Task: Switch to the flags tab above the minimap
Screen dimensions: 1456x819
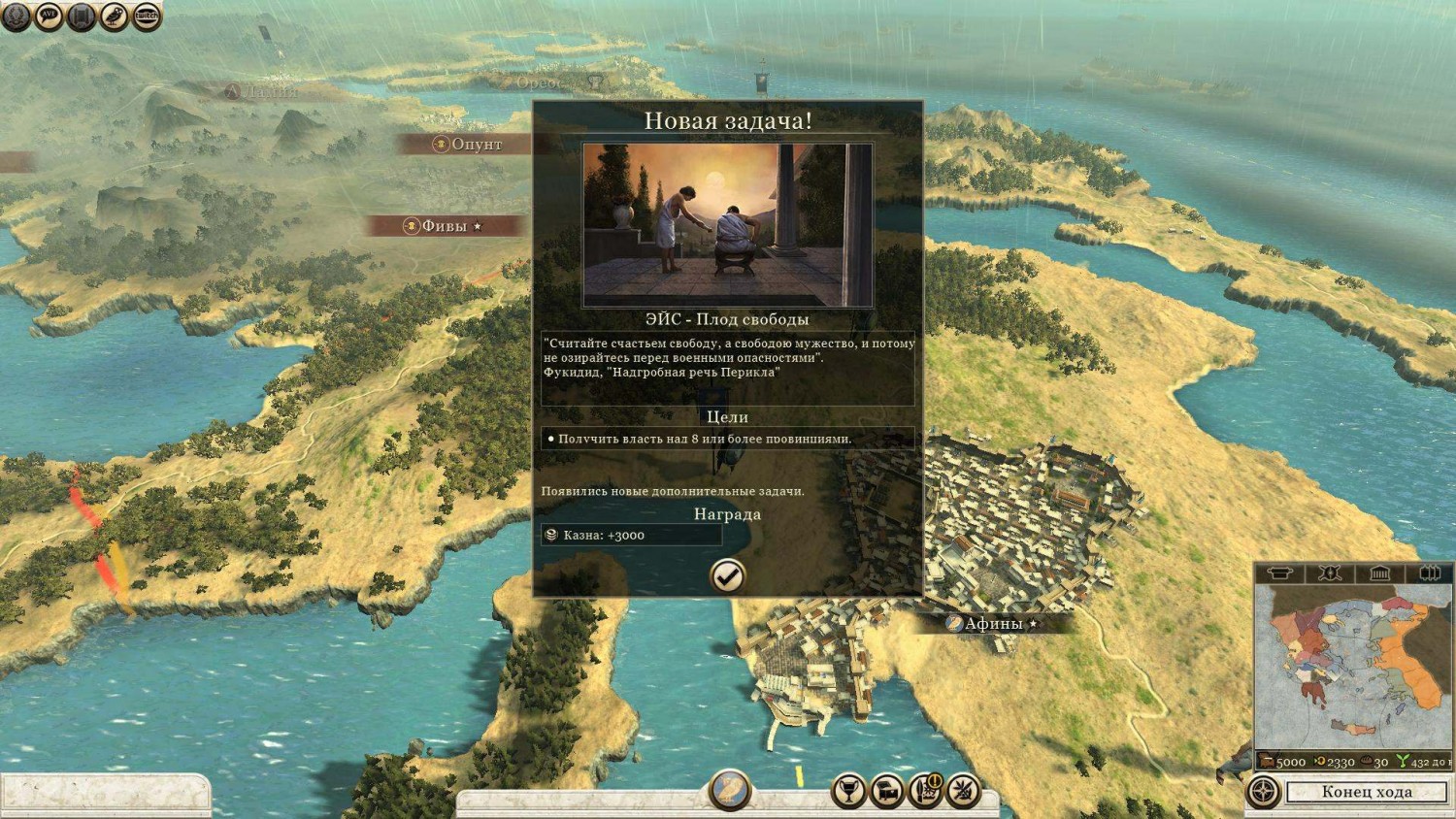Action: pyautogui.click(x=1429, y=573)
